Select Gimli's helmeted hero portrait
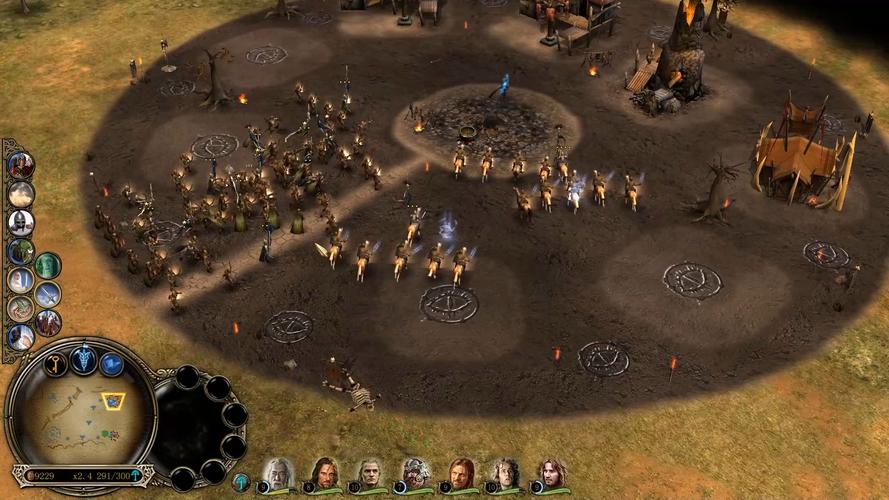This screenshot has height=500, width=889. coord(417,472)
